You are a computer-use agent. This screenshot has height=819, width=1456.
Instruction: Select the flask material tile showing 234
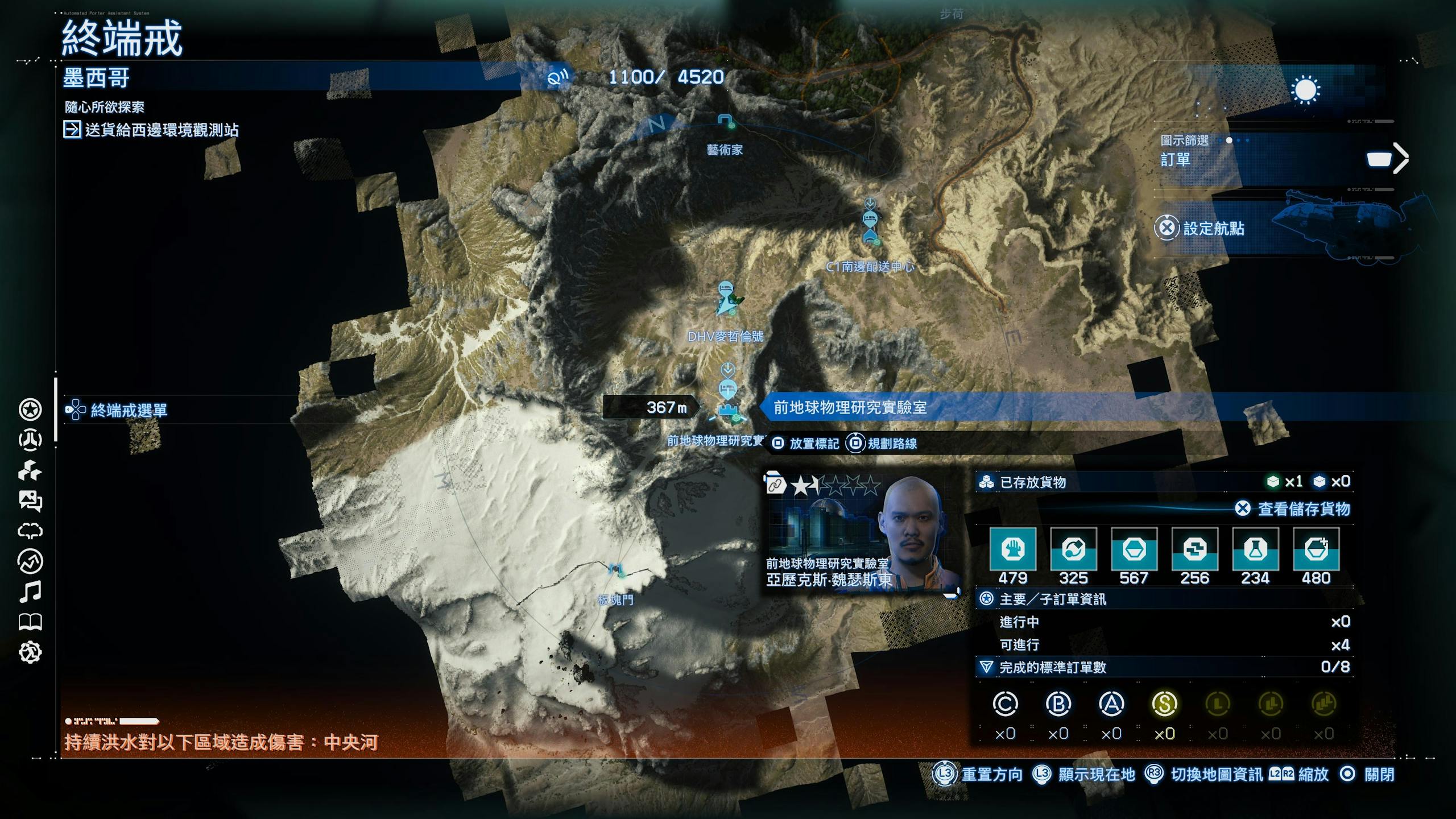(1255, 549)
